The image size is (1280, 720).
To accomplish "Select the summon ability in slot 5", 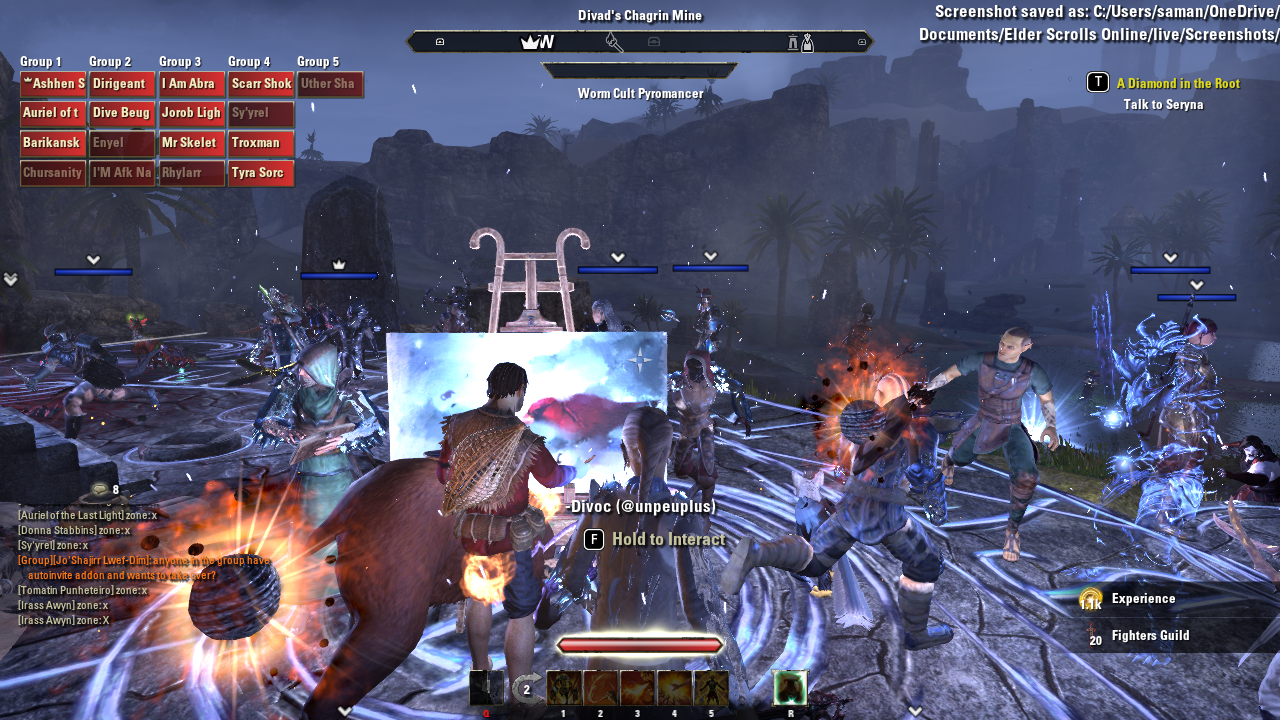I will [x=711, y=687].
